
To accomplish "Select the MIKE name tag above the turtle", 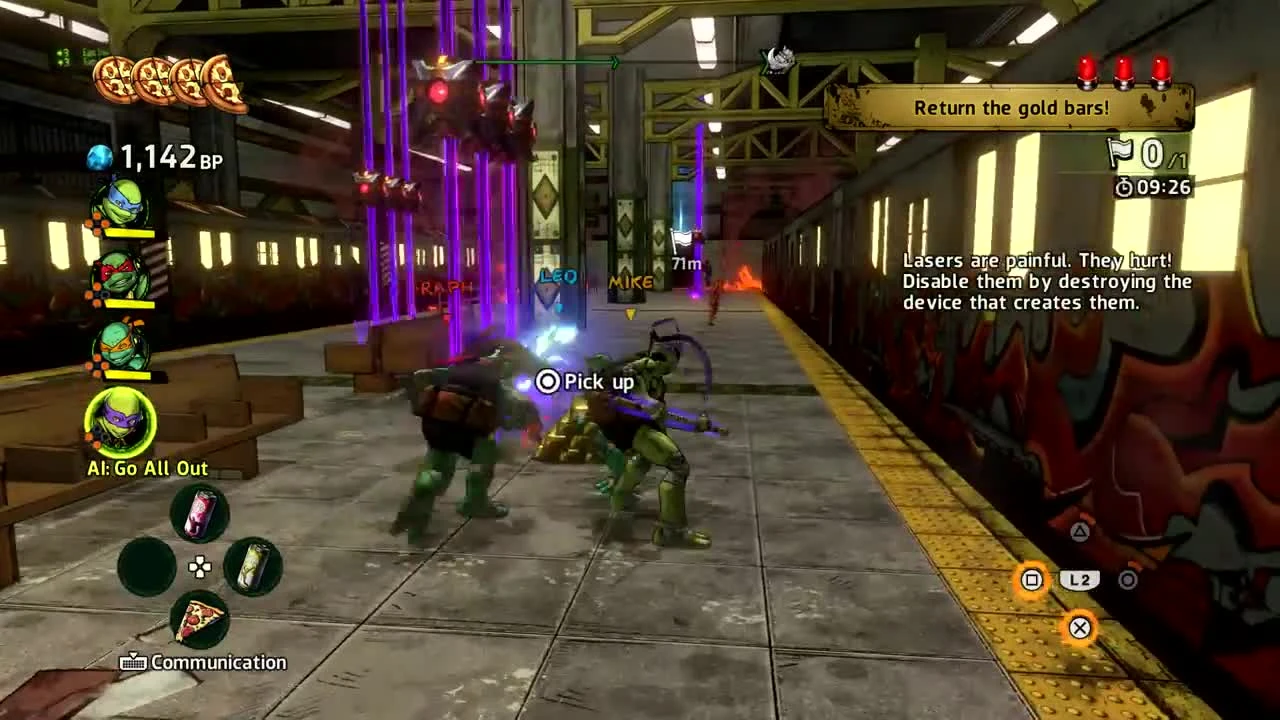I will click(629, 282).
